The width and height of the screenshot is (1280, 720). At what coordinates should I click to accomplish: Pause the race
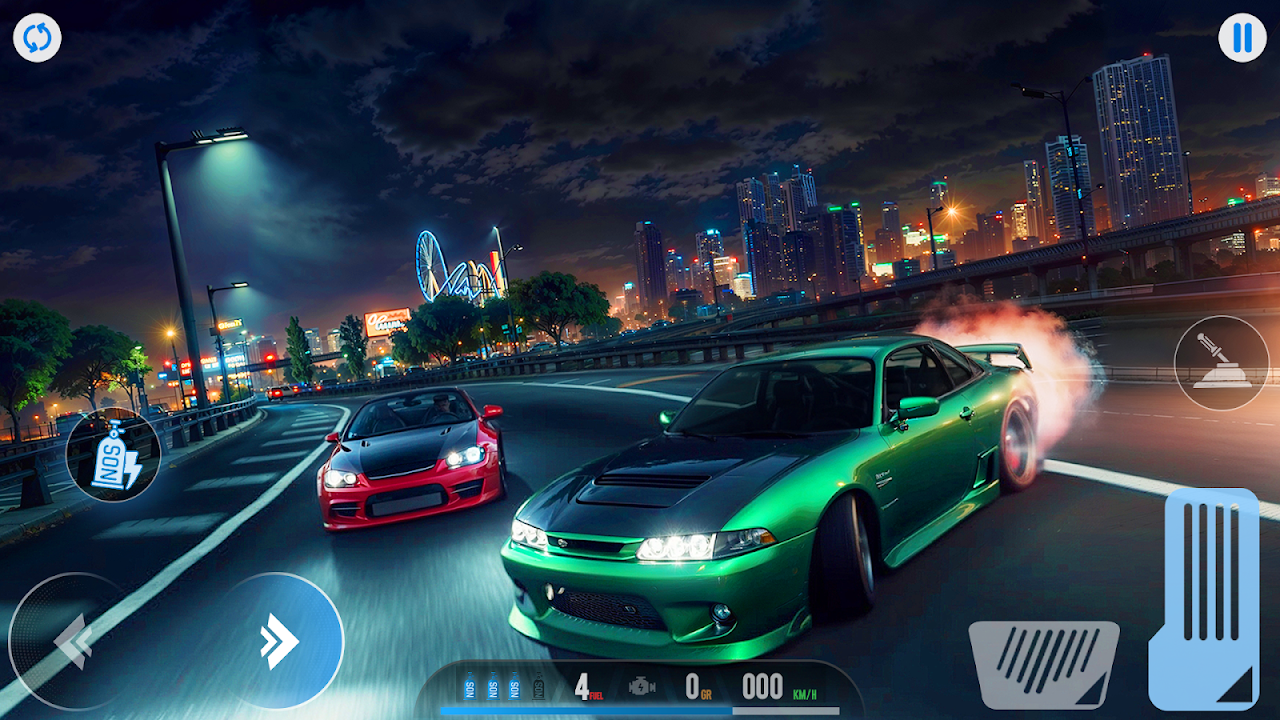pyautogui.click(x=1242, y=38)
